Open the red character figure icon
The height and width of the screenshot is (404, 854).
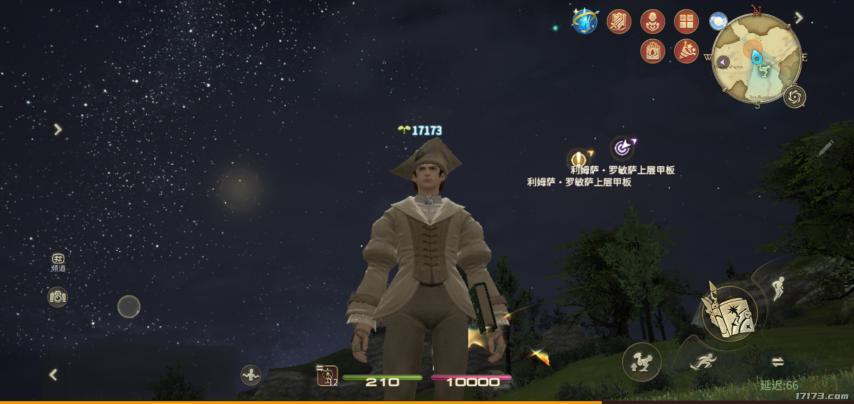pyautogui.click(x=653, y=21)
